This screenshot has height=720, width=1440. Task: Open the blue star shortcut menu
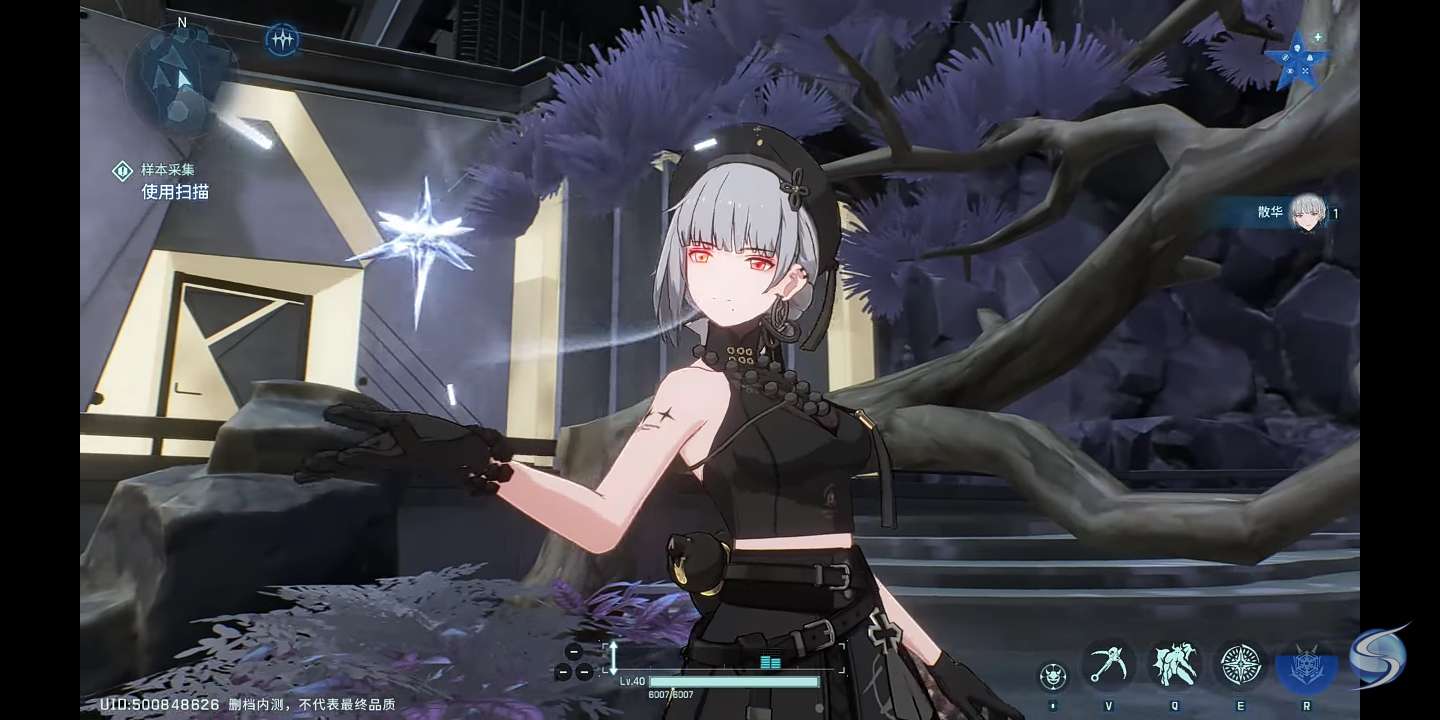pos(1297,59)
